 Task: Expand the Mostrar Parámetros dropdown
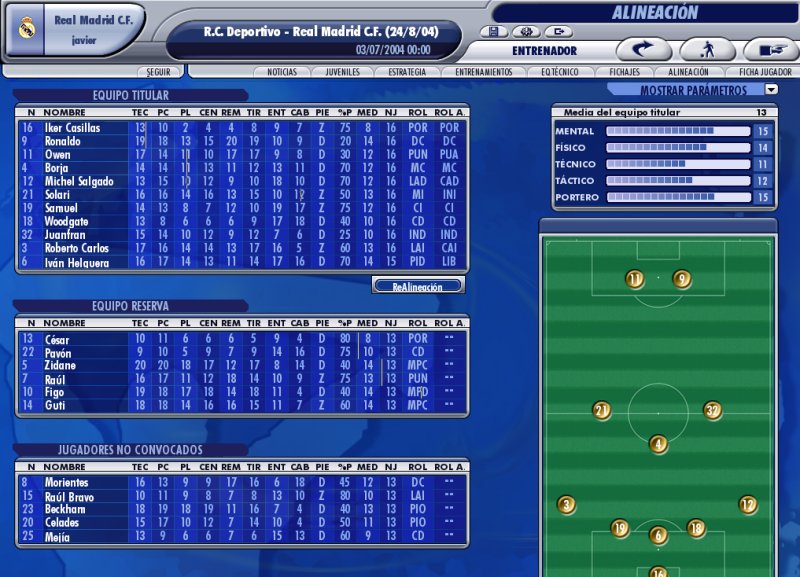coord(771,90)
